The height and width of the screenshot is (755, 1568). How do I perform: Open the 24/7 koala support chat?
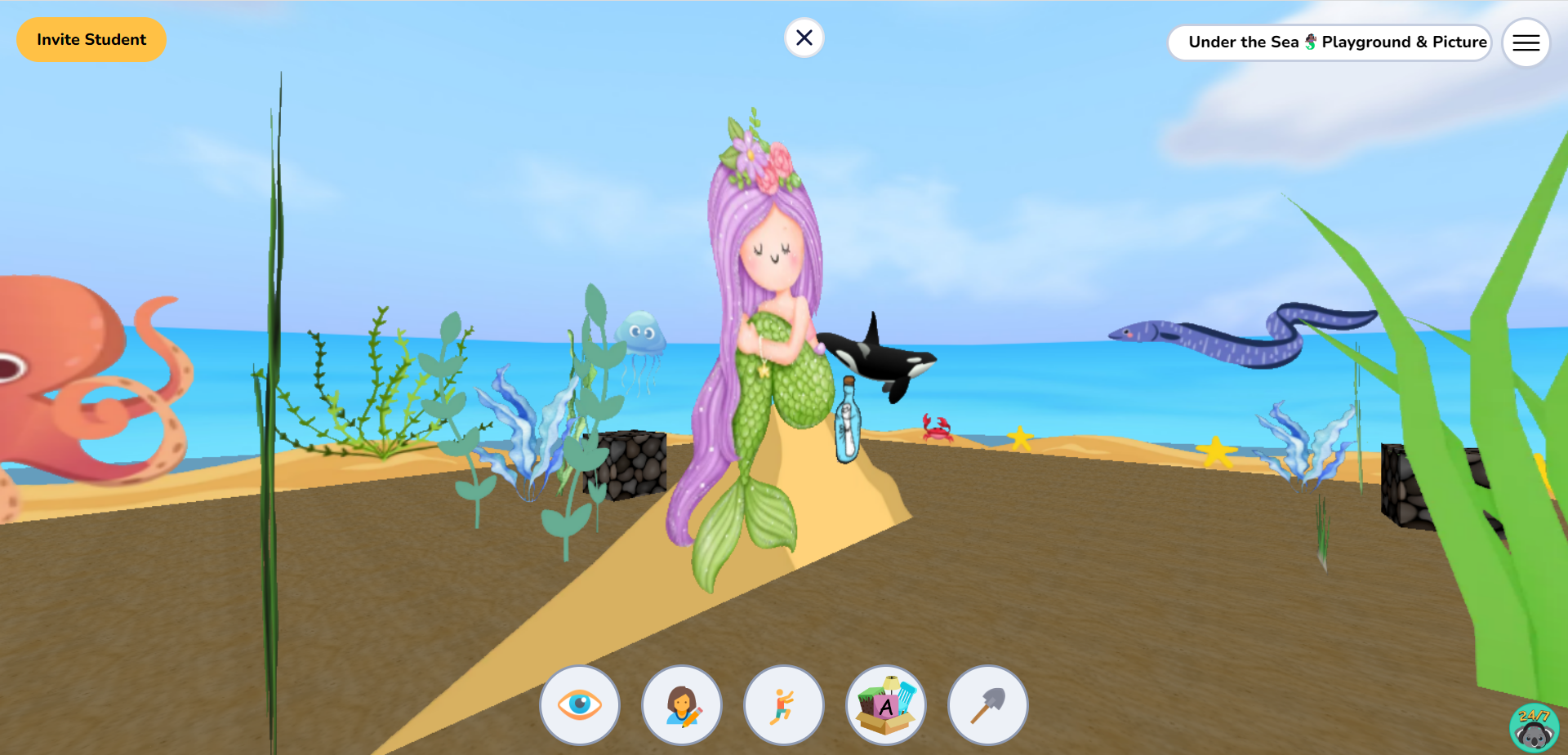1534,729
